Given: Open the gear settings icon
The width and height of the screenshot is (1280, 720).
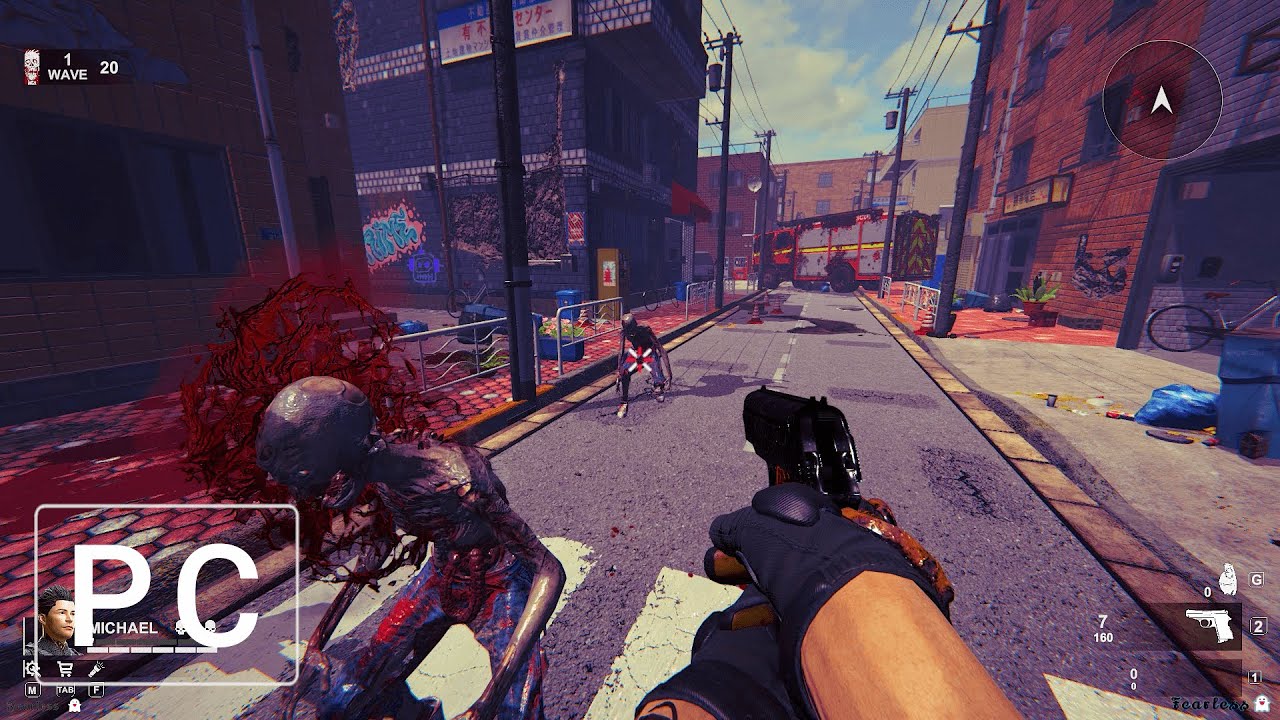Looking at the screenshot, I should tap(33, 669).
